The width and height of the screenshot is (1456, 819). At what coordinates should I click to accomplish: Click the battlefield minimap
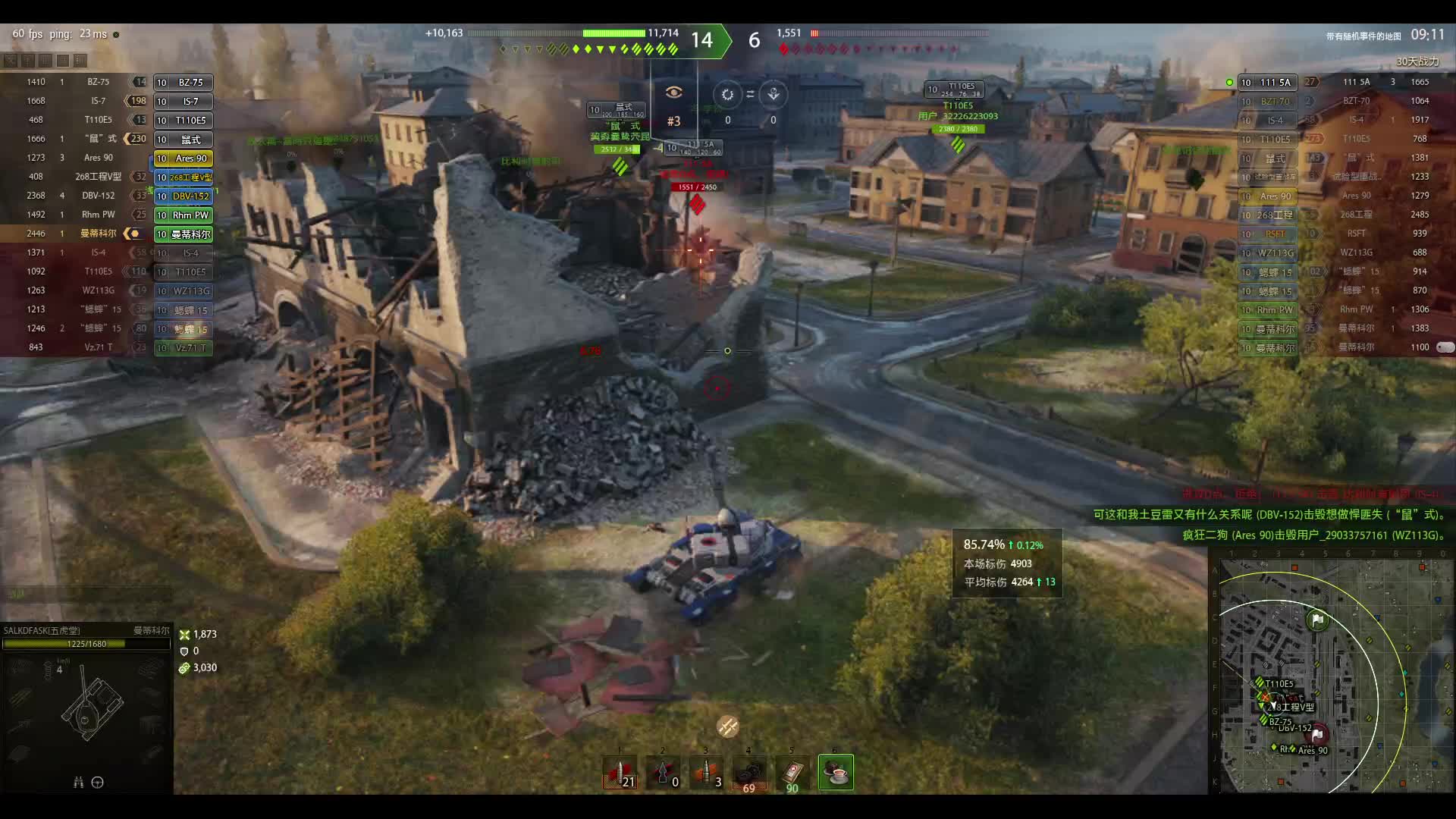click(1331, 675)
